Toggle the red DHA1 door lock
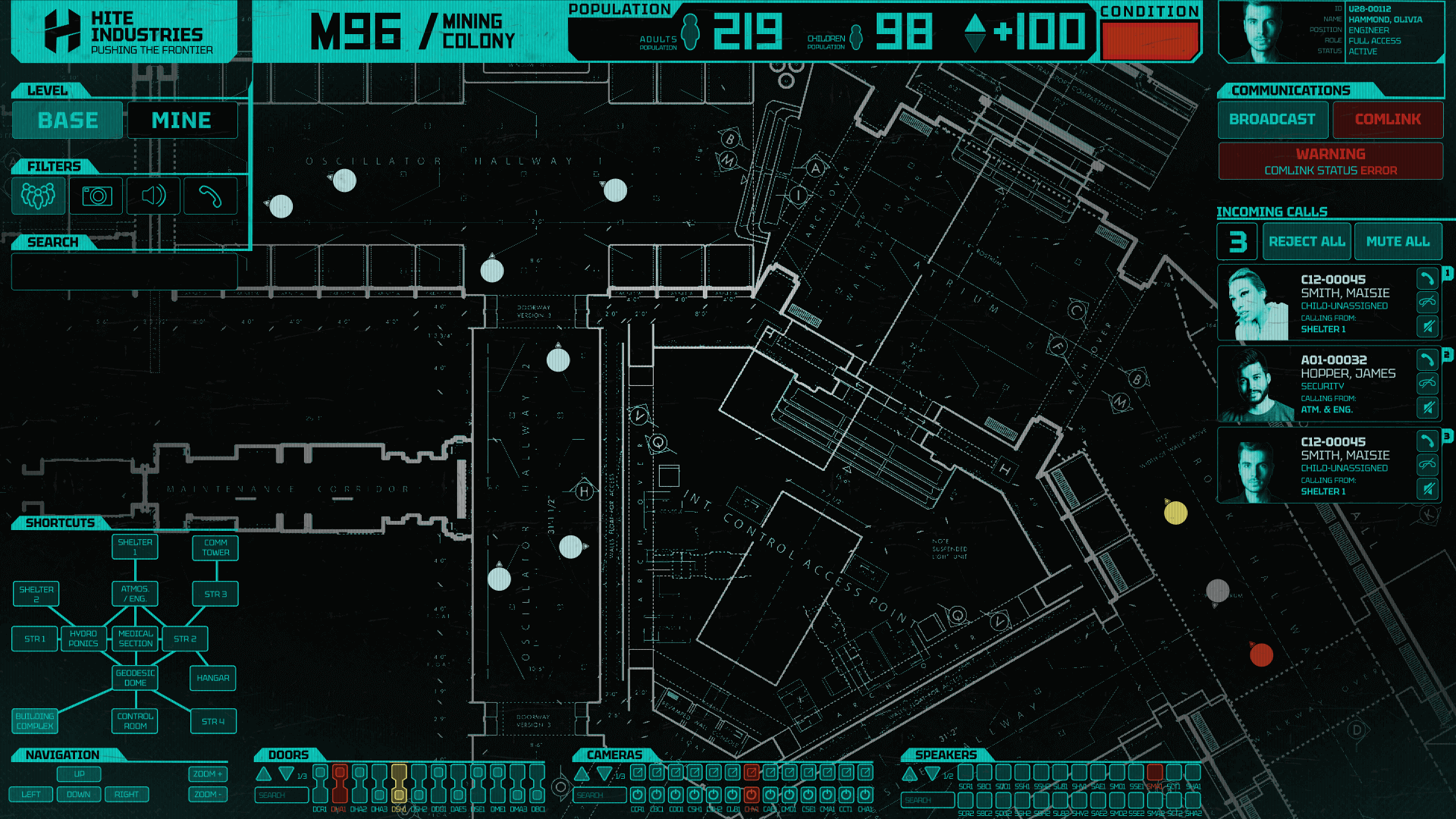Screen dimensions: 1456x819 340,785
